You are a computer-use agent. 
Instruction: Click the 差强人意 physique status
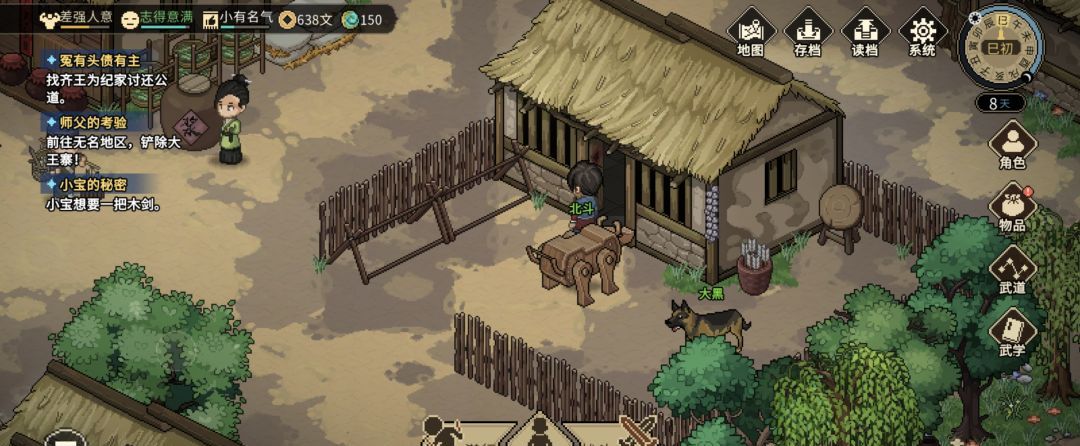click(x=75, y=18)
